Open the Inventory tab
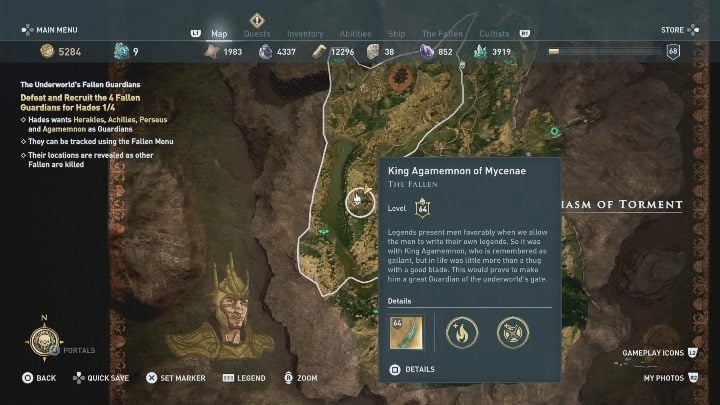The height and width of the screenshot is (405, 720). pyautogui.click(x=305, y=34)
